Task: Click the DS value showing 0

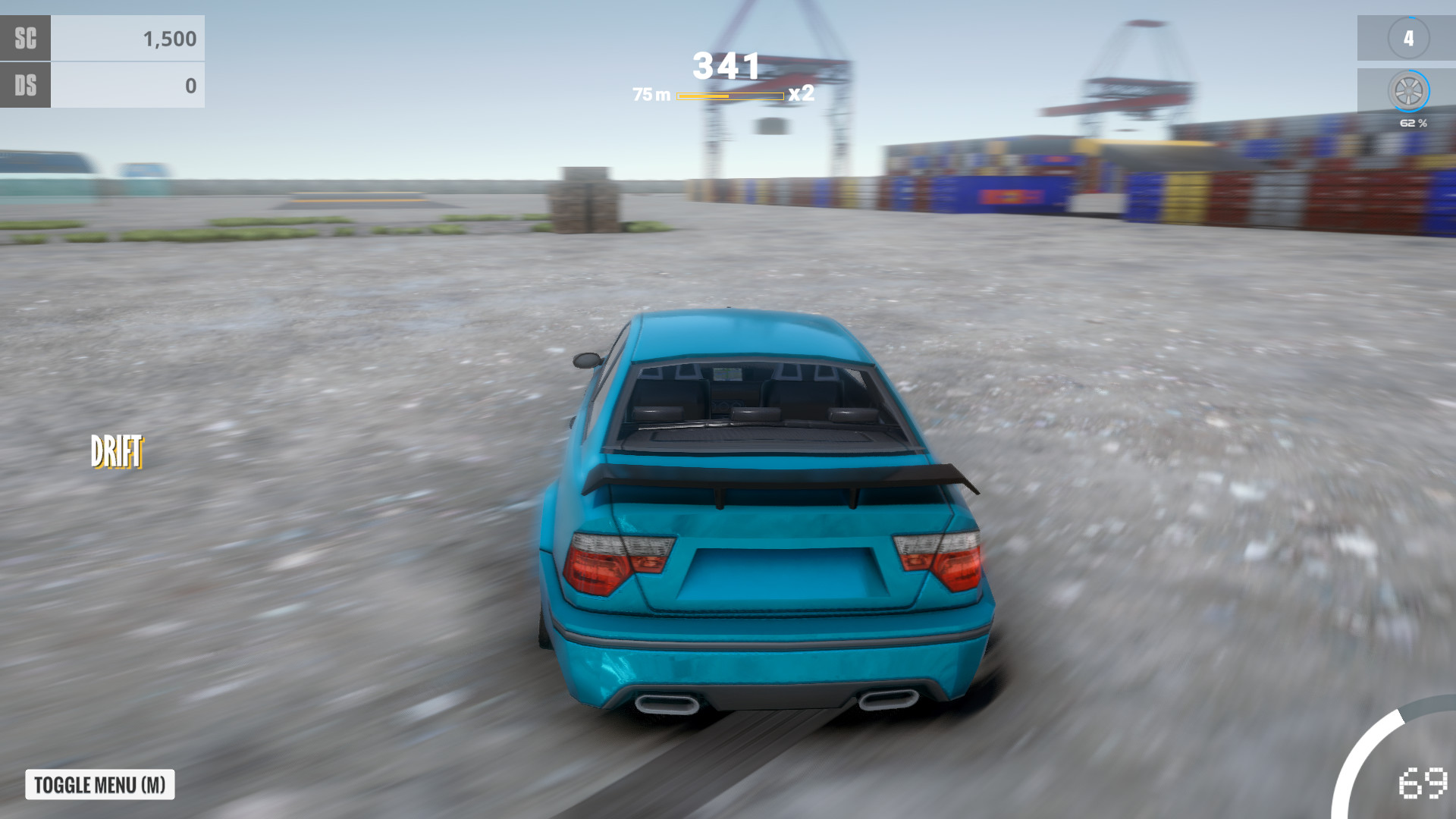Action: pyautogui.click(x=190, y=86)
